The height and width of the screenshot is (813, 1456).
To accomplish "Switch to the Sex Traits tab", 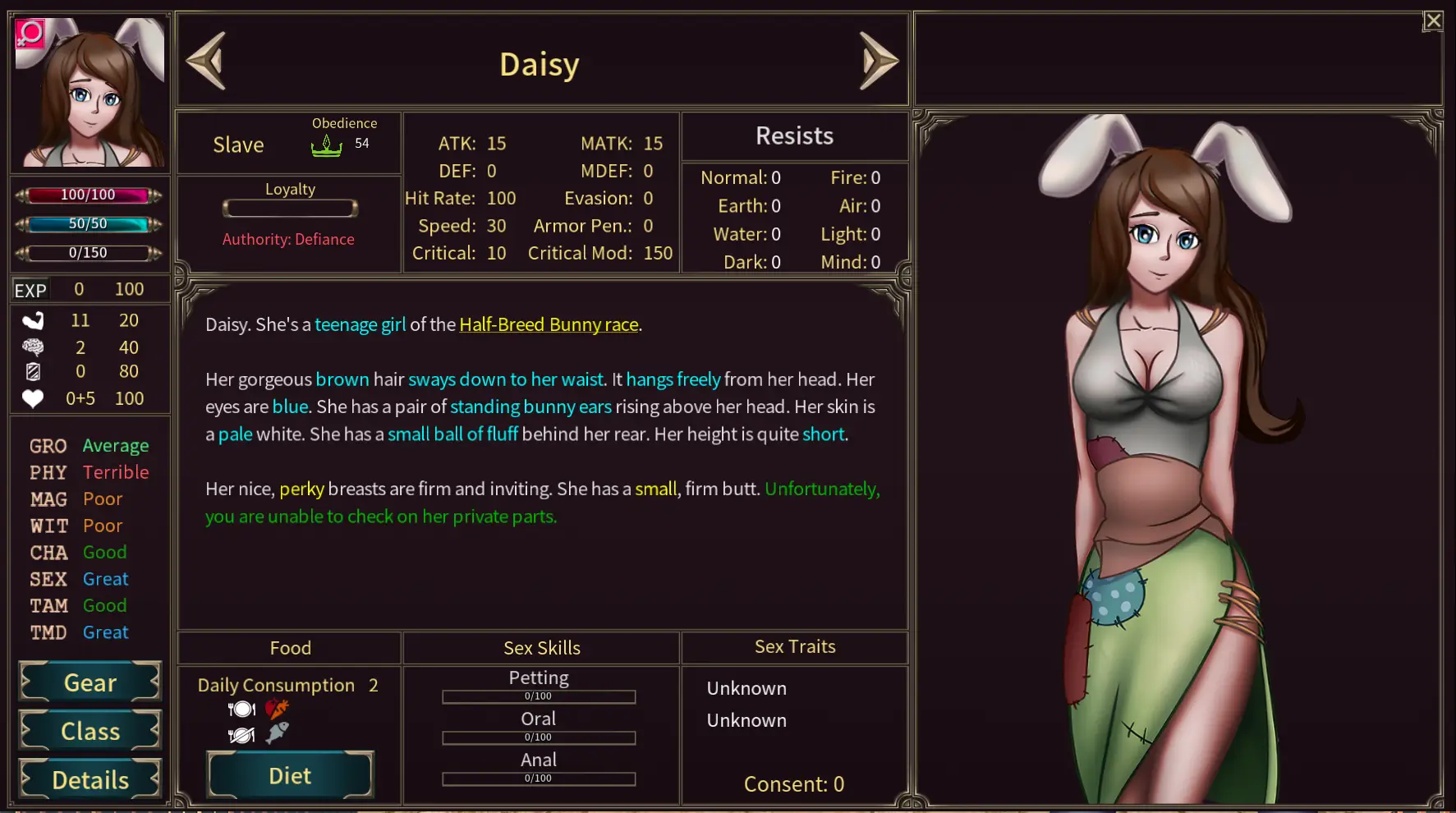I will (x=793, y=646).
